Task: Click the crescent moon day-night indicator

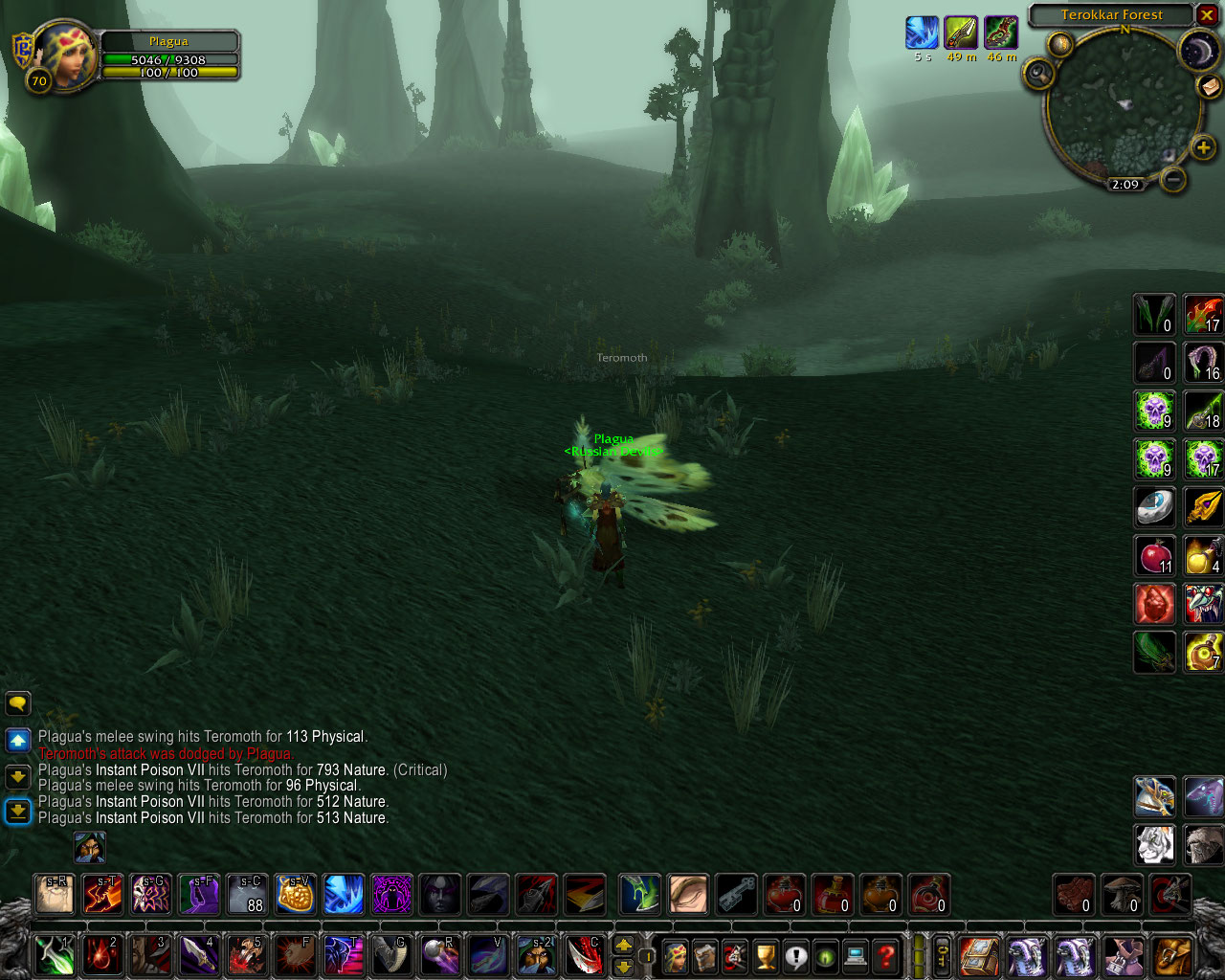Action: (1197, 52)
